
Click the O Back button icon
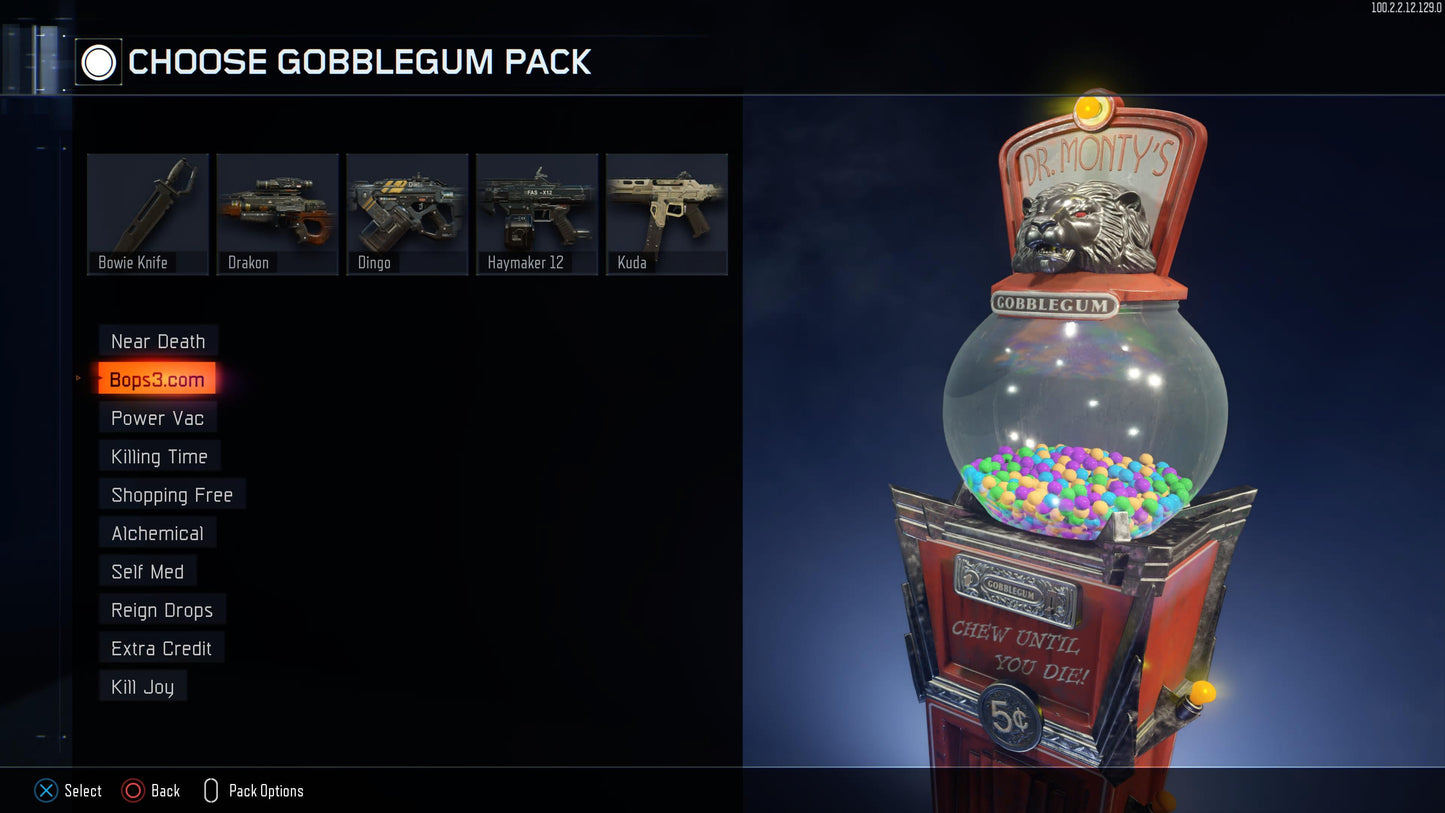[133, 790]
